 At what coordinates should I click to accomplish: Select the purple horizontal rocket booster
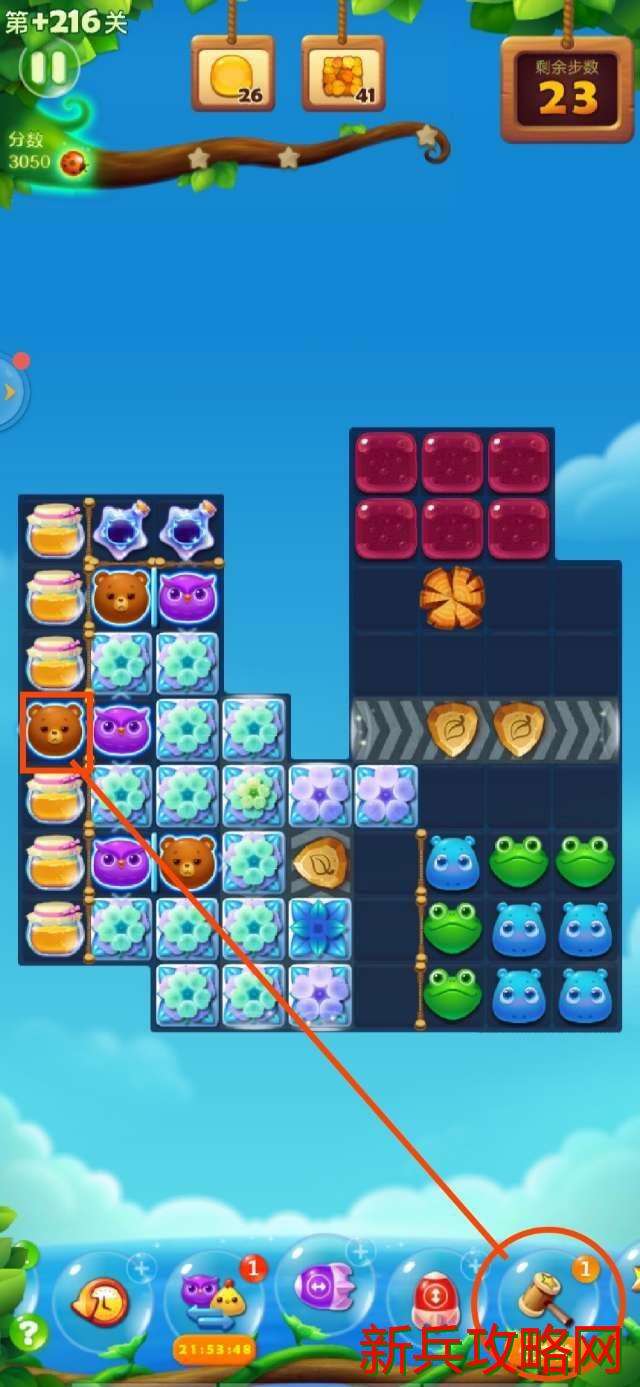pos(323,1285)
